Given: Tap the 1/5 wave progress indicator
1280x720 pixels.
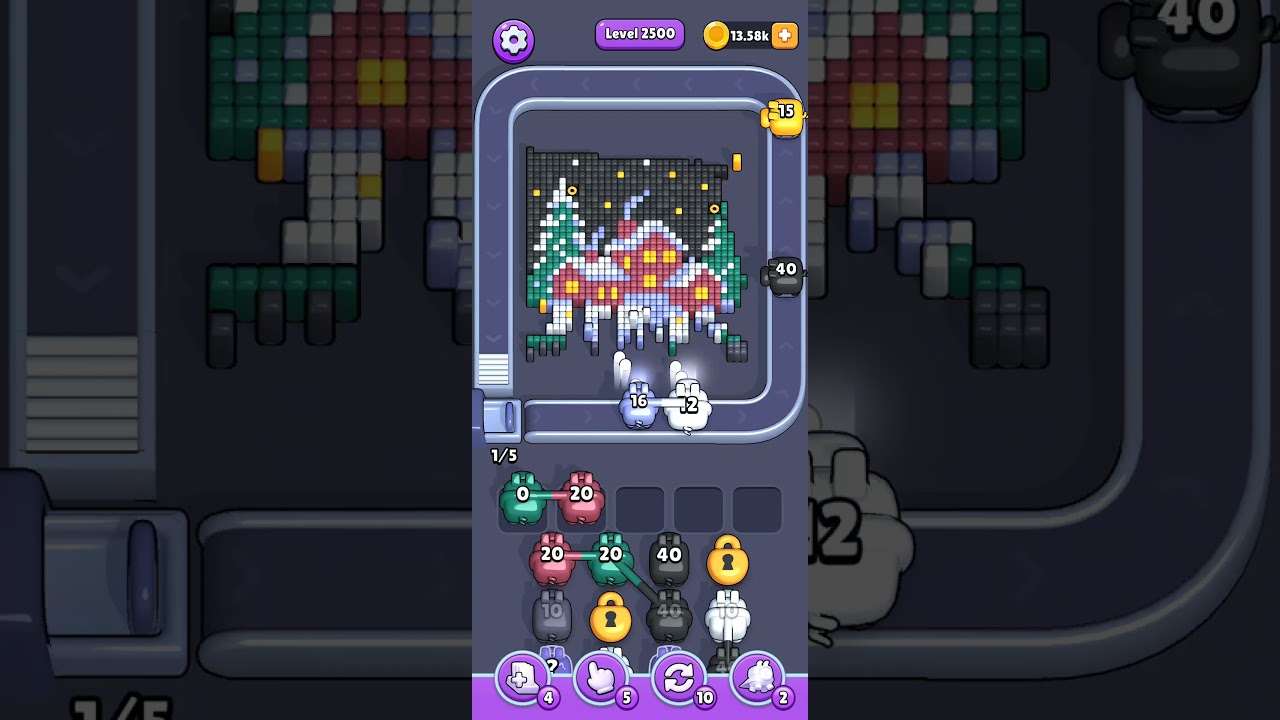Looking at the screenshot, I should 503,456.
